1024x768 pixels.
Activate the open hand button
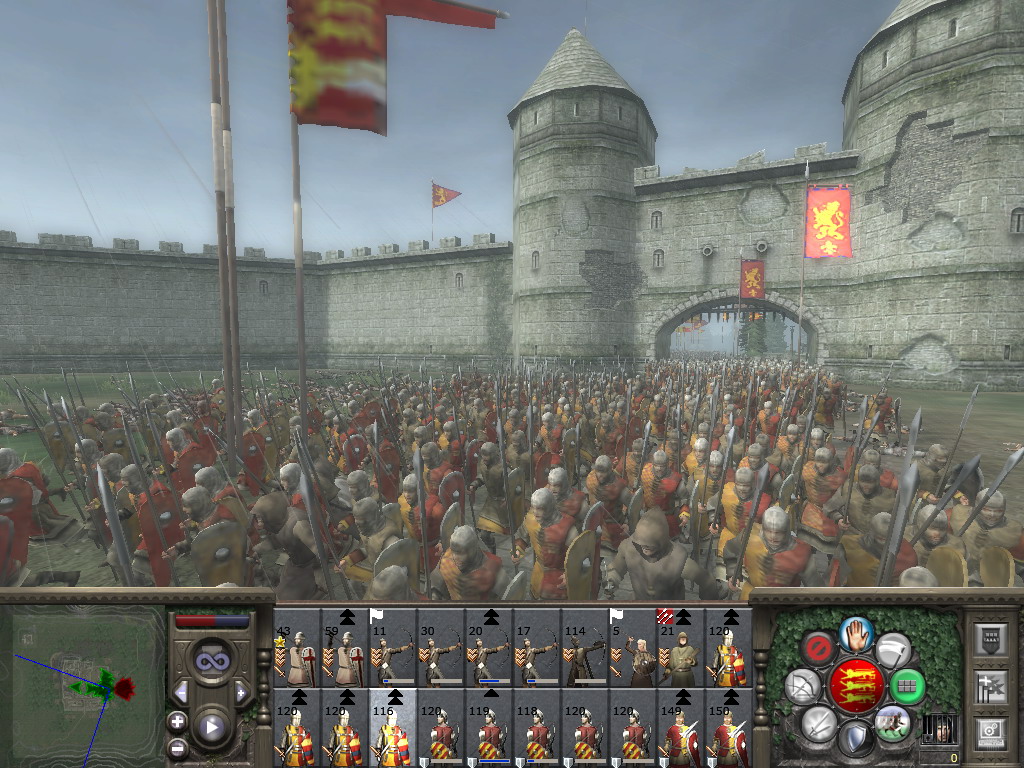pyautogui.click(x=856, y=632)
